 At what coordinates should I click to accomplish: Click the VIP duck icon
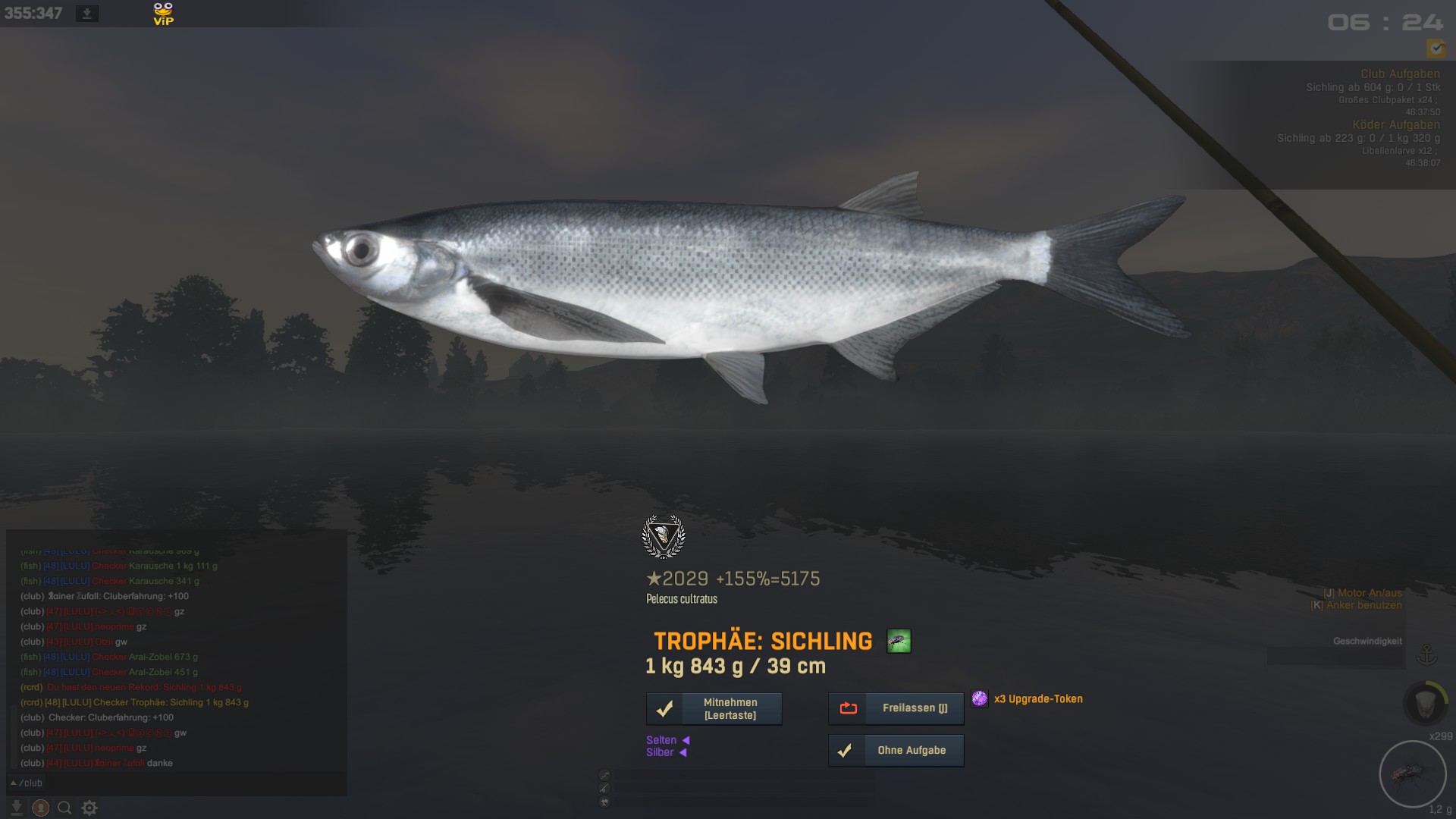[163, 14]
